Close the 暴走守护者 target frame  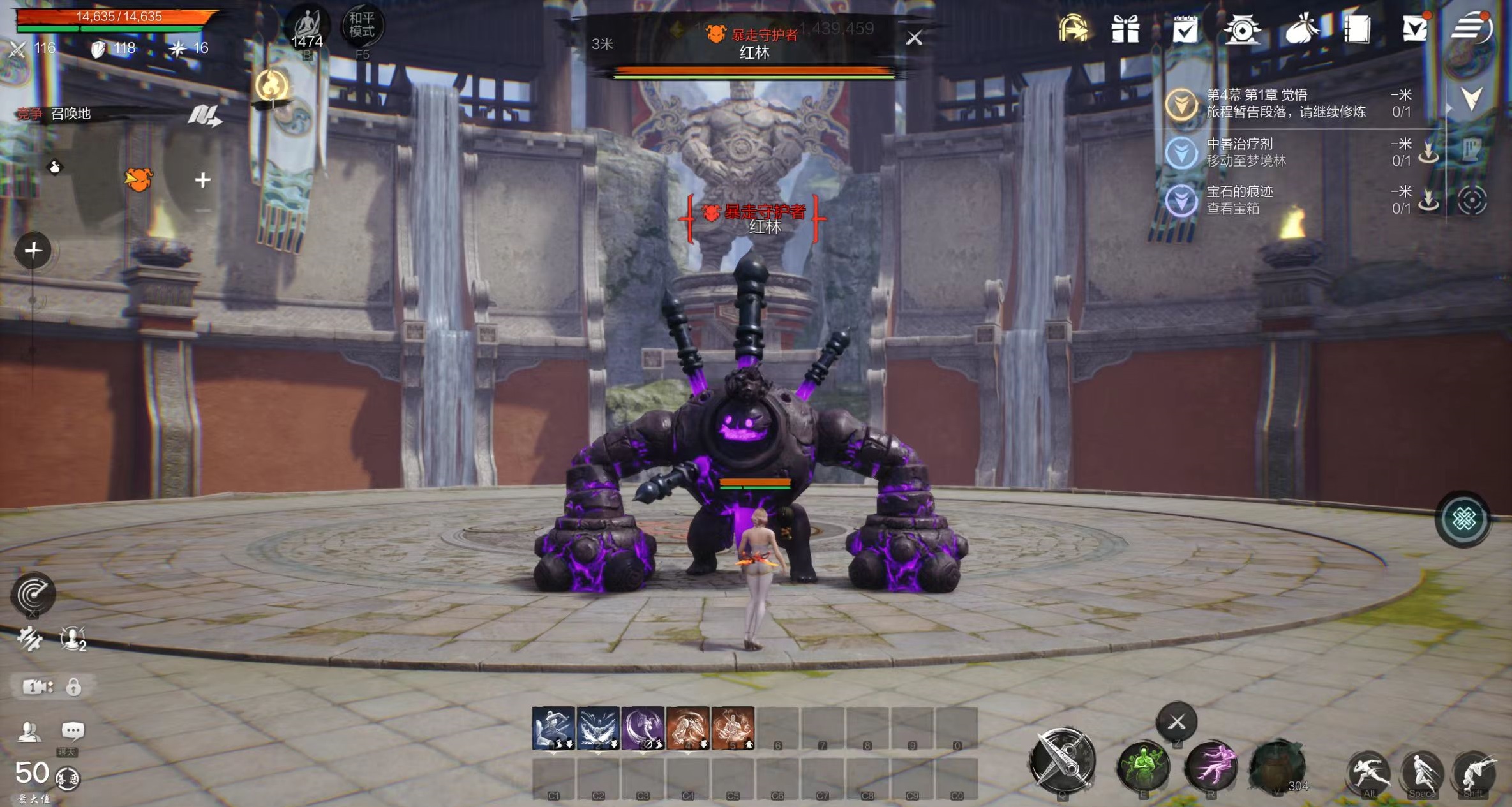[914, 38]
